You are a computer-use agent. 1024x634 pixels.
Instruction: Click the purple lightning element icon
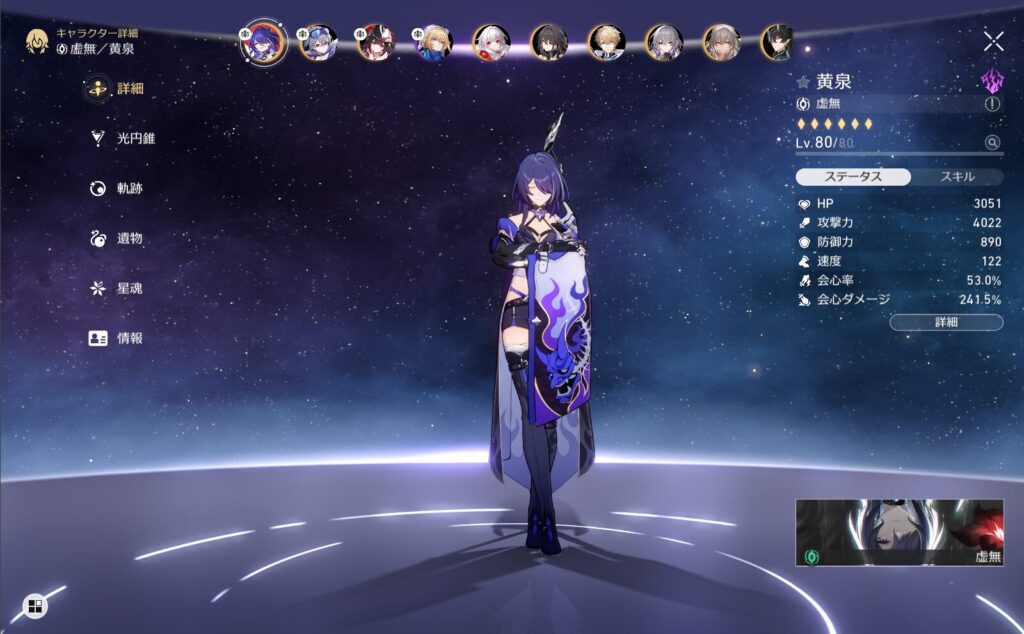coord(990,81)
